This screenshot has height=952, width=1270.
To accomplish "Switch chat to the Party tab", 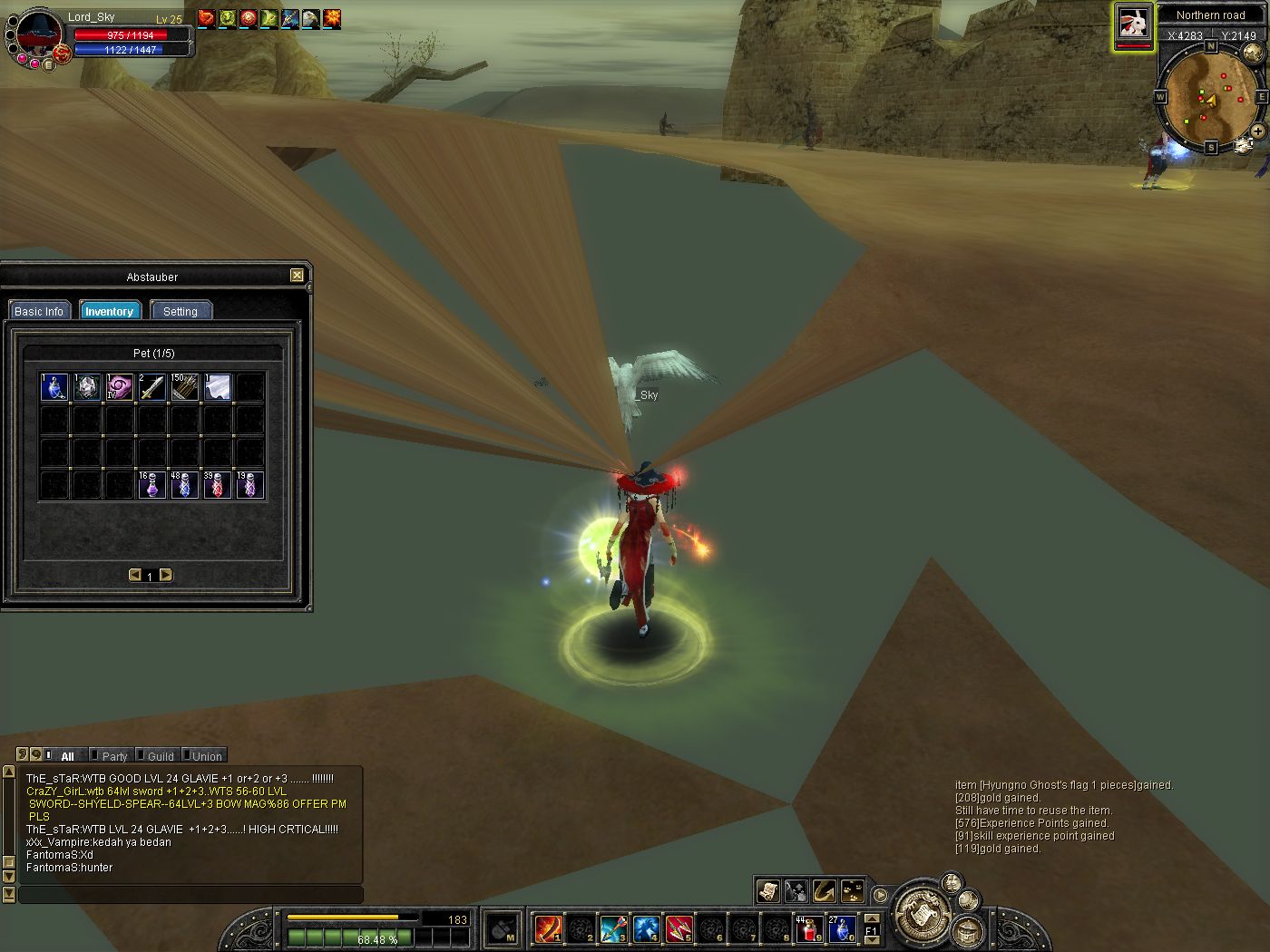I will tap(114, 756).
